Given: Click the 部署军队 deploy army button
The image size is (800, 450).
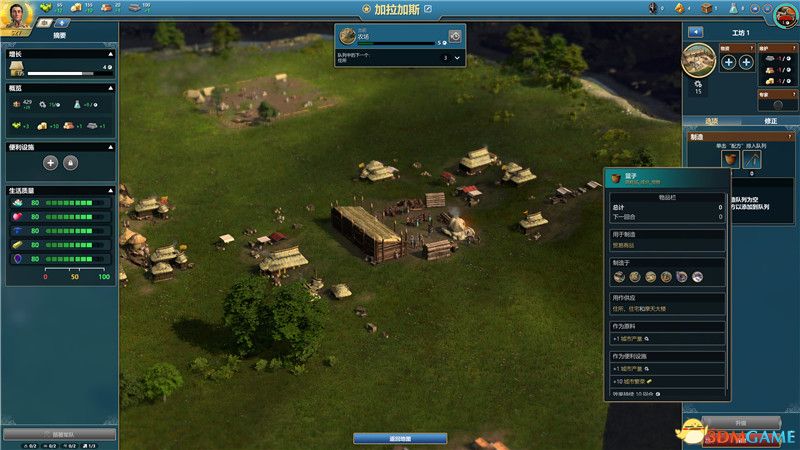Looking at the screenshot, I should coord(59,435).
